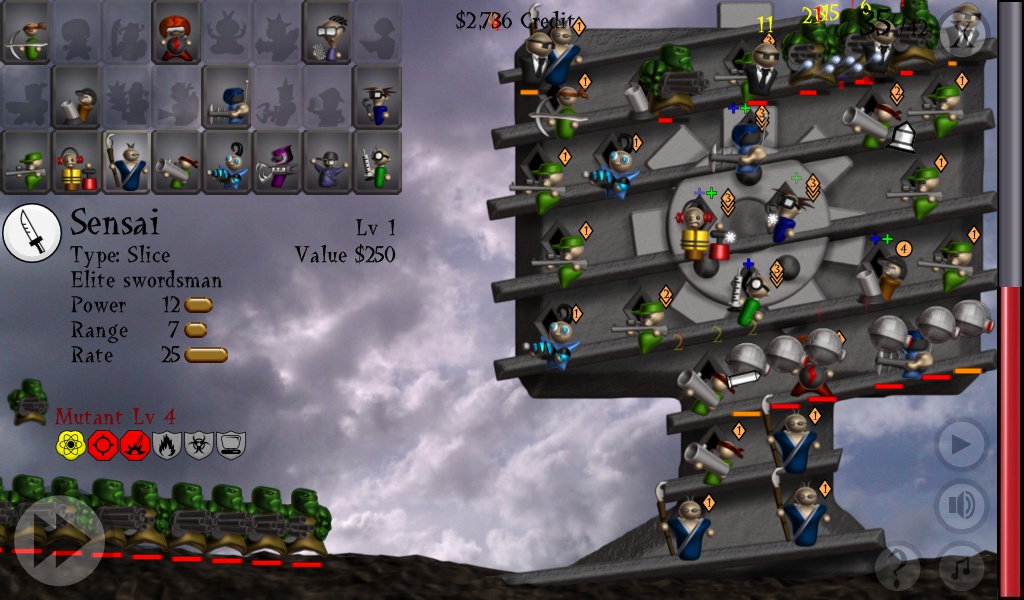Pick the goggled wrench engineer unit card

(x=377, y=97)
